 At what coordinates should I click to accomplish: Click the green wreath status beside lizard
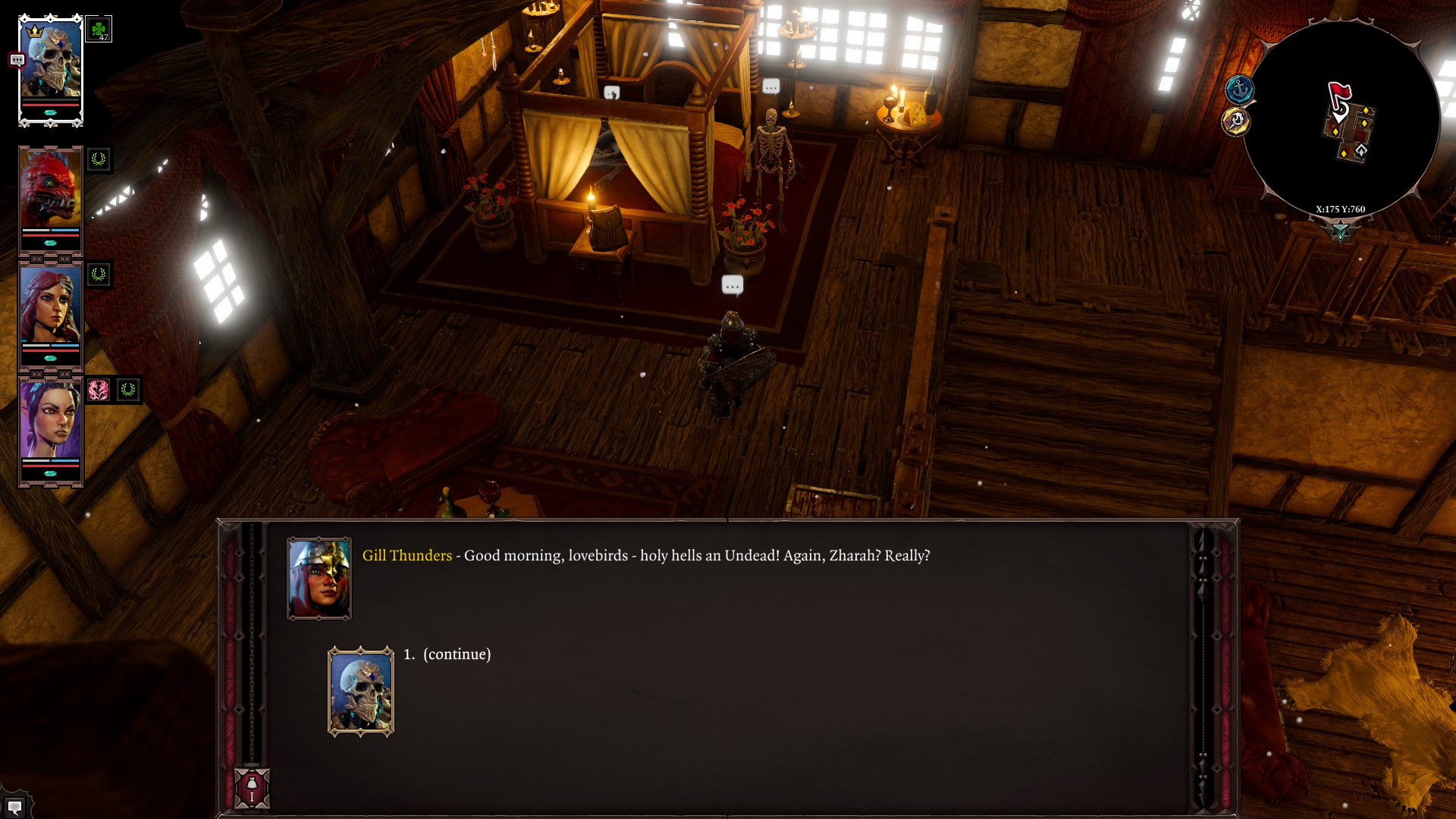pos(99,159)
